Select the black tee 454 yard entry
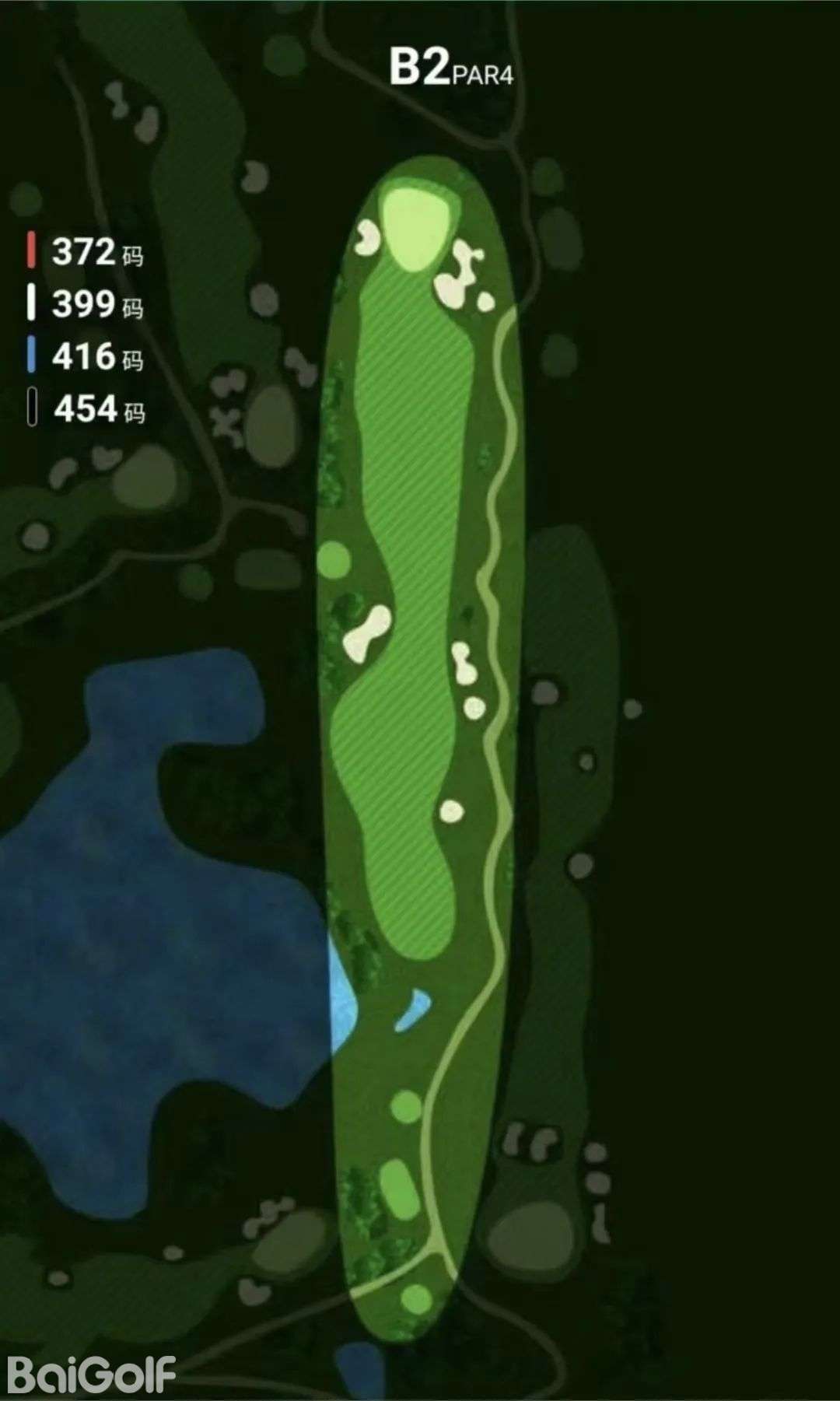The height and width of the screenshot is (1401, 840). 86,408
